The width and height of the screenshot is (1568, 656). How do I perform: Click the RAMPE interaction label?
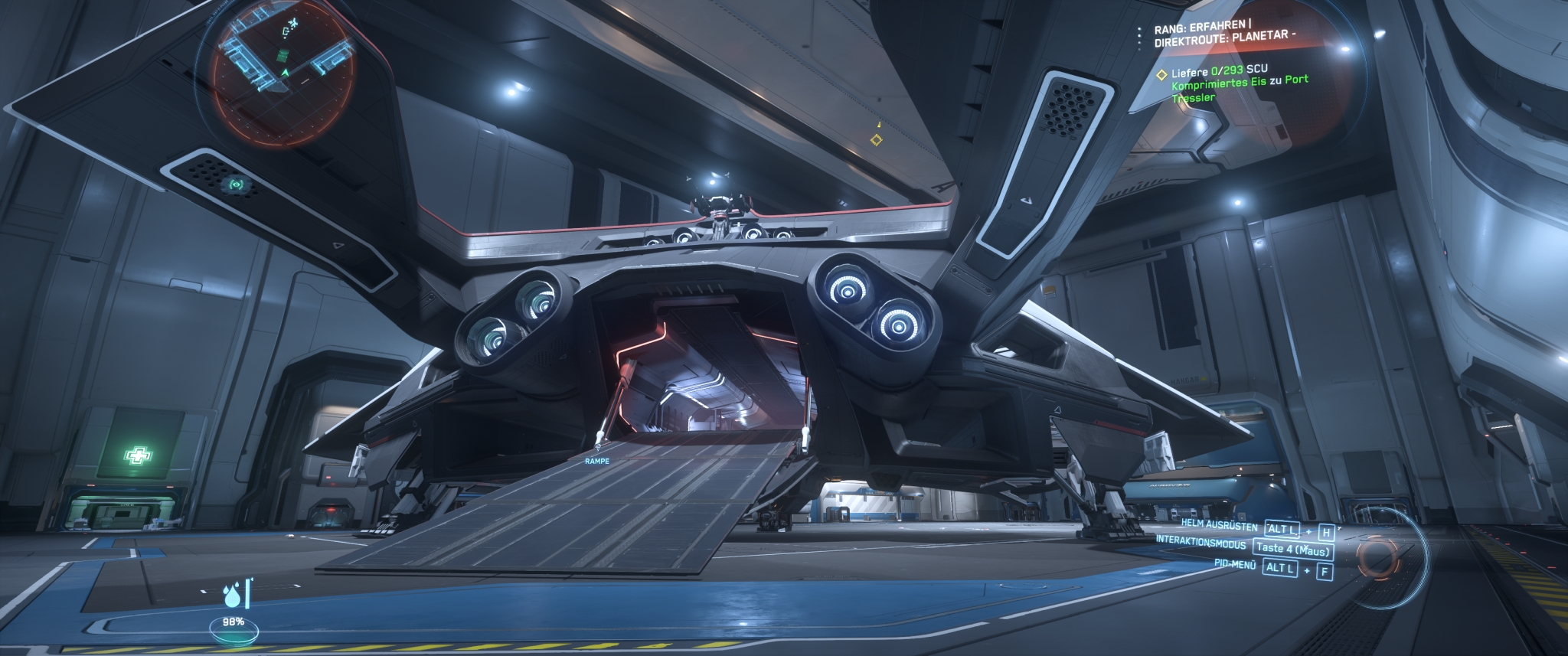coord(596,461)
